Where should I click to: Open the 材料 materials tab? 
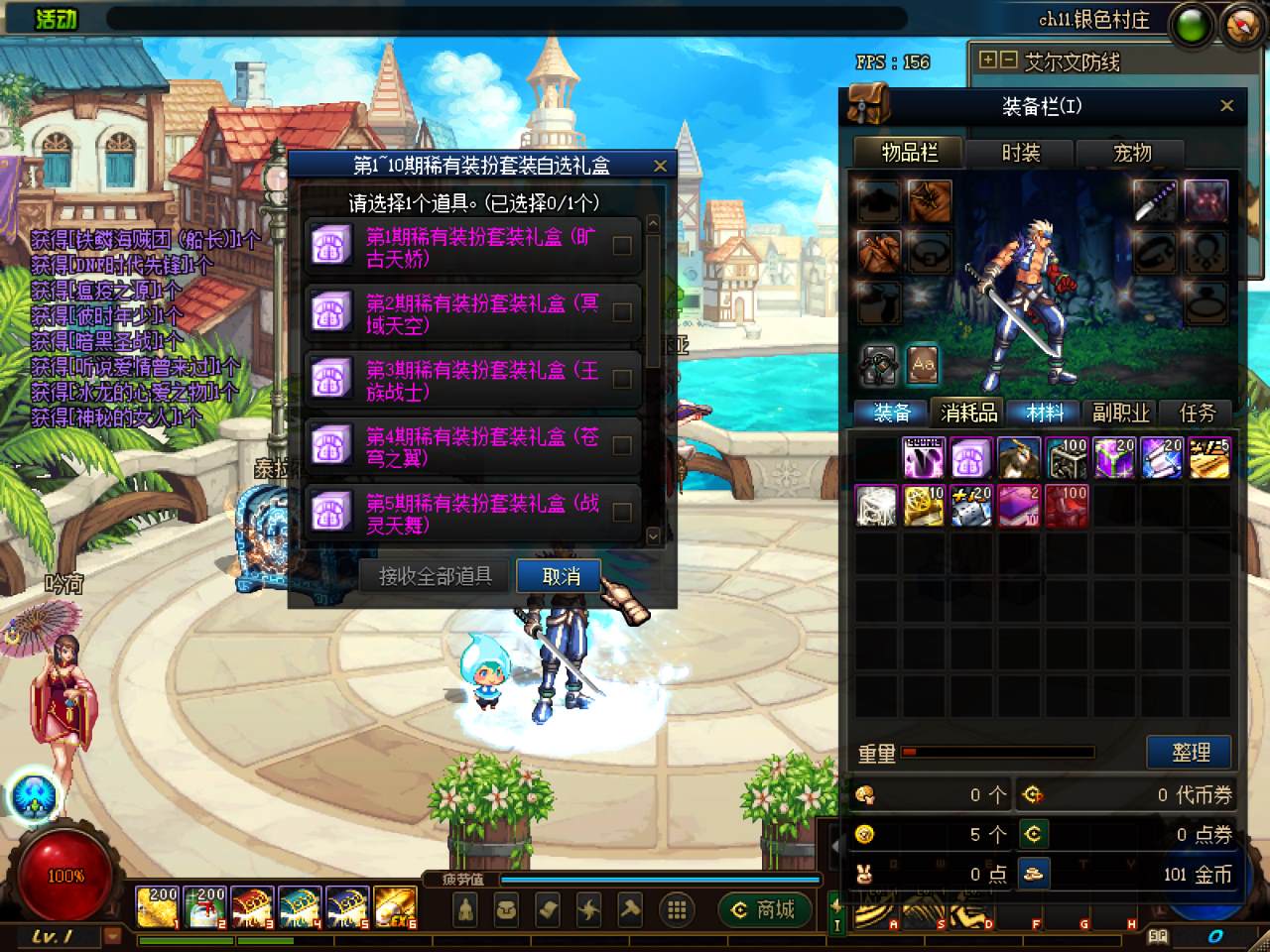(1045, 413)
